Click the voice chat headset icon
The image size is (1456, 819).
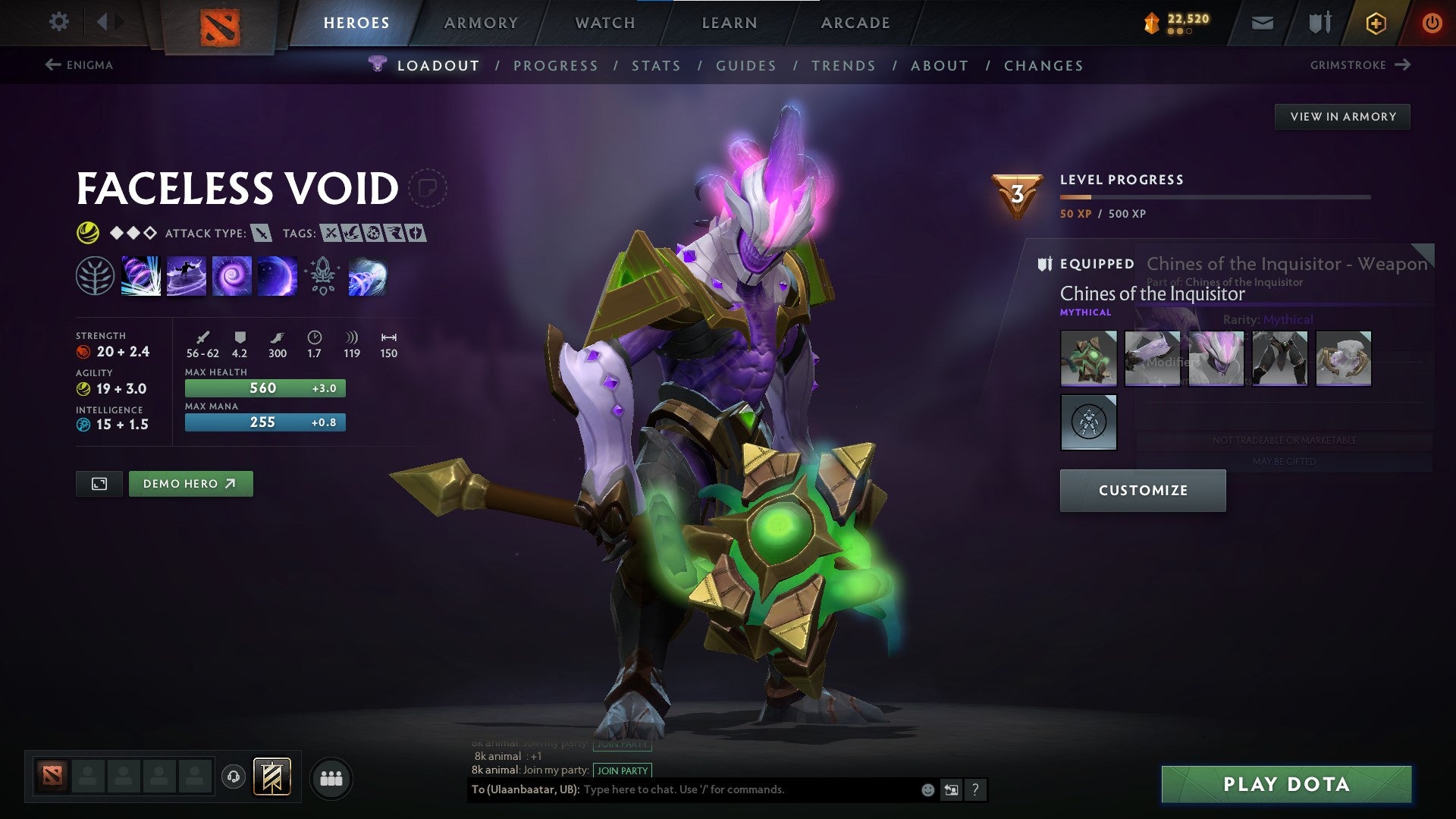(233, 777)
